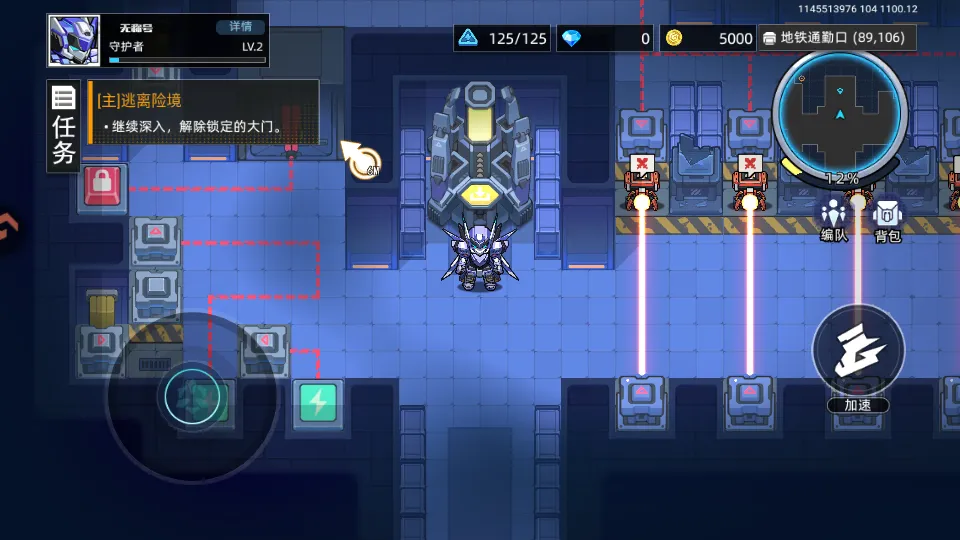Viewport: 960px width, 540px height.
Task: Click the blue diamond gem currency counter
Action: click(605, 39)
